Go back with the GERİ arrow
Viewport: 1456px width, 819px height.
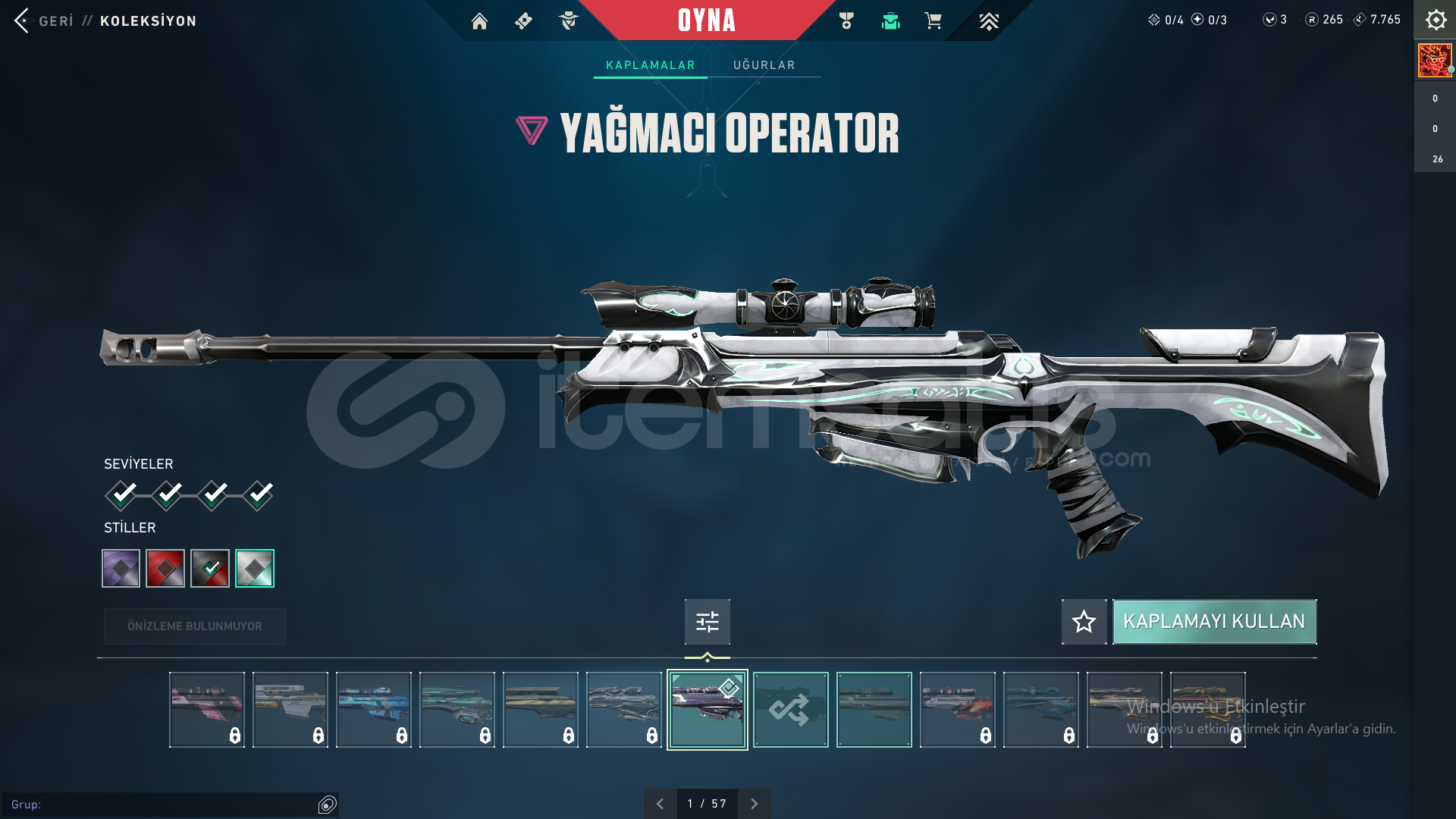click(x=23, y=20)
